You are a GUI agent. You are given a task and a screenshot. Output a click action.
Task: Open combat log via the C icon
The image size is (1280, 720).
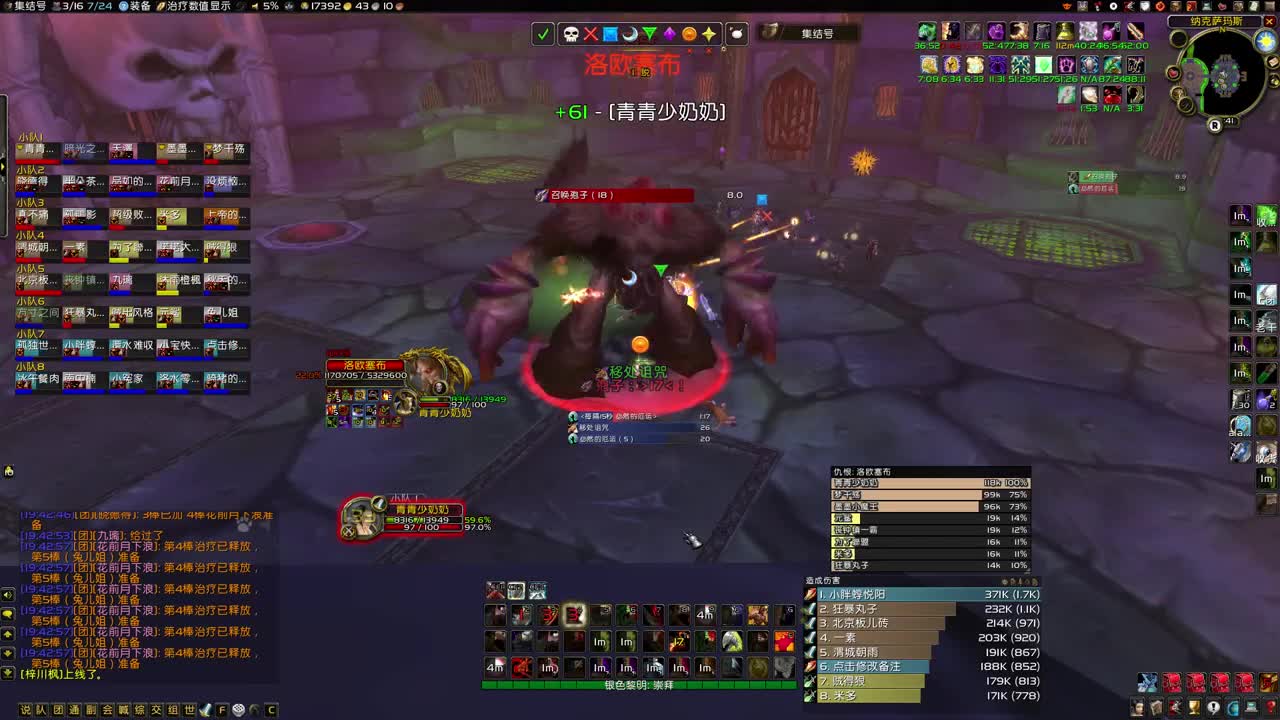pos(271,710)
